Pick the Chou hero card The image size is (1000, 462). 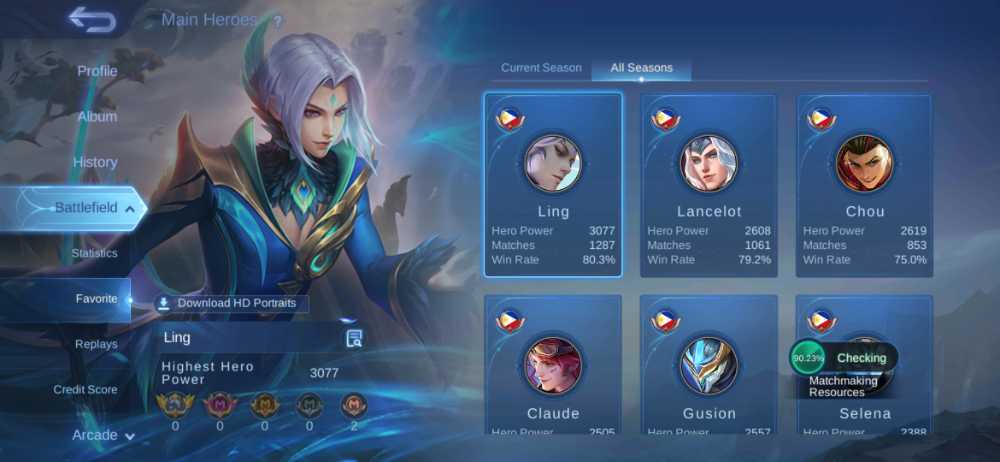(864, 185)
